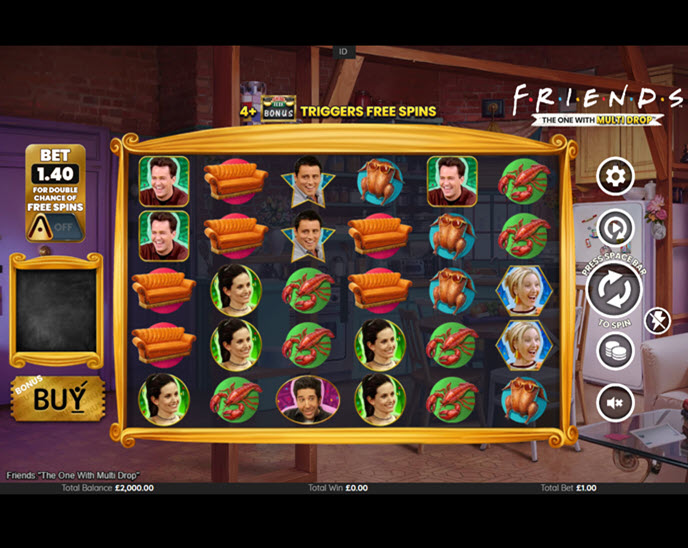Activate the autoplay button
Image resolution: width=688 pixels, height=548 pixels.
click(615, 229)
